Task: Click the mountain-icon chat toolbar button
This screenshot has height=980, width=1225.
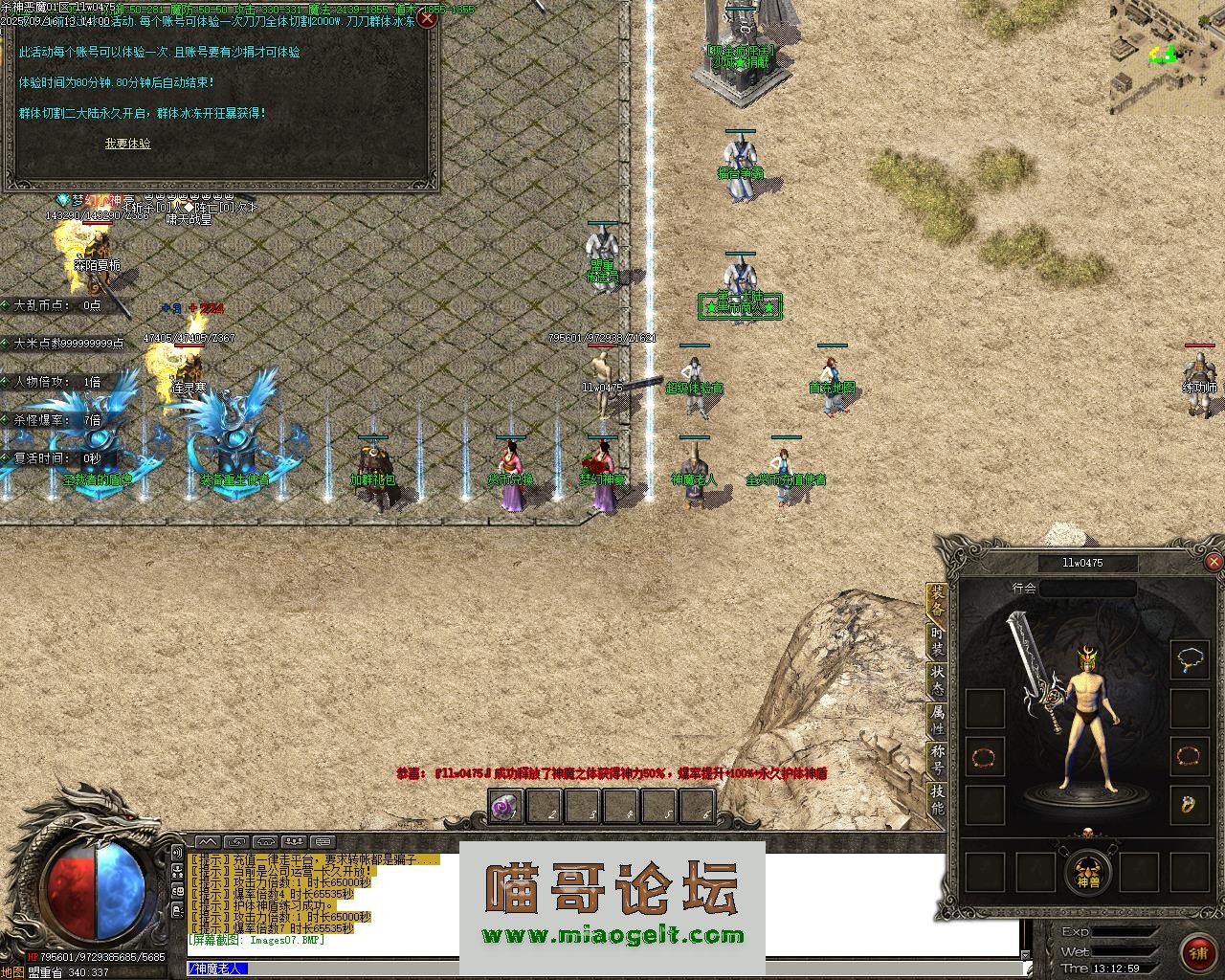Action: coord(208,843)
